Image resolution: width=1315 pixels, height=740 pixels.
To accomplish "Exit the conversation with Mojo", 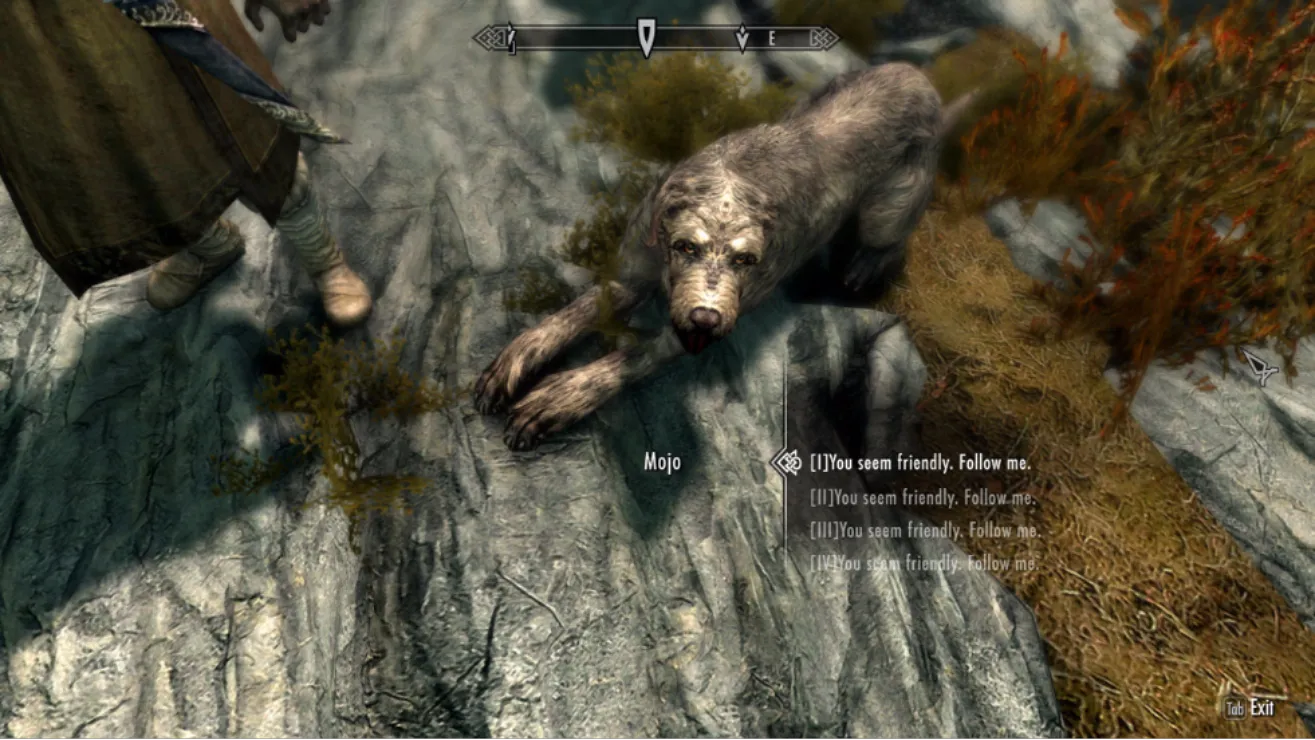I will (x=1251, y=708).
